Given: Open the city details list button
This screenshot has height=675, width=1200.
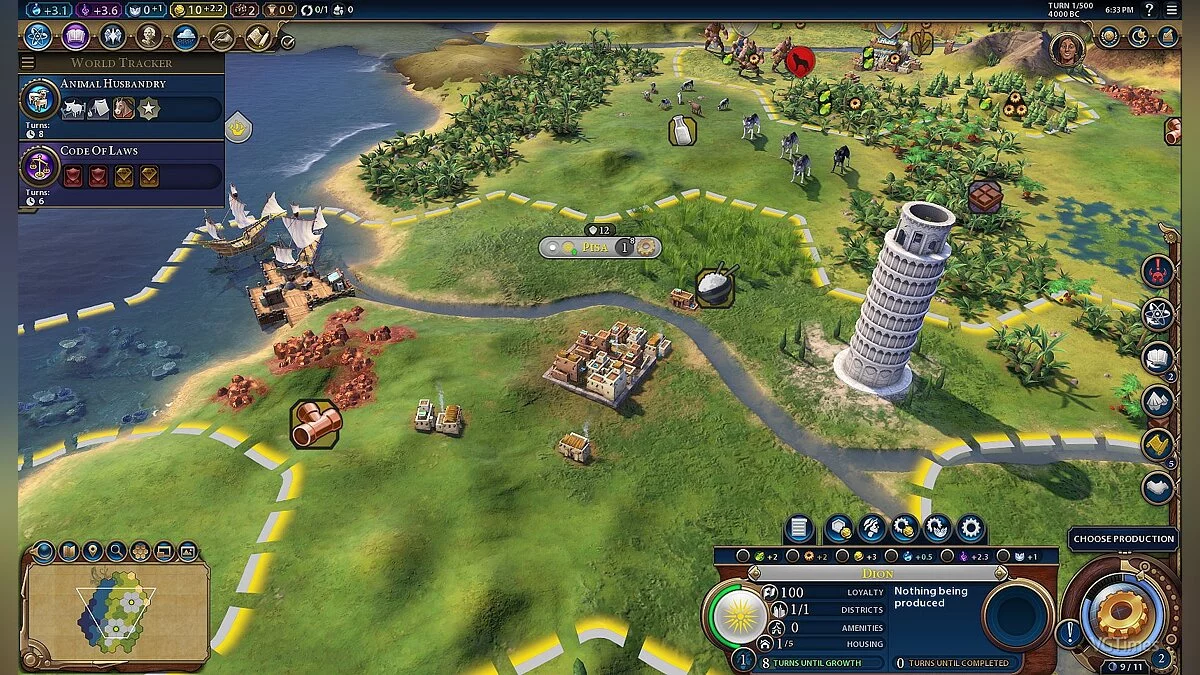Looking at the screenshot, I should click(798, 528).
